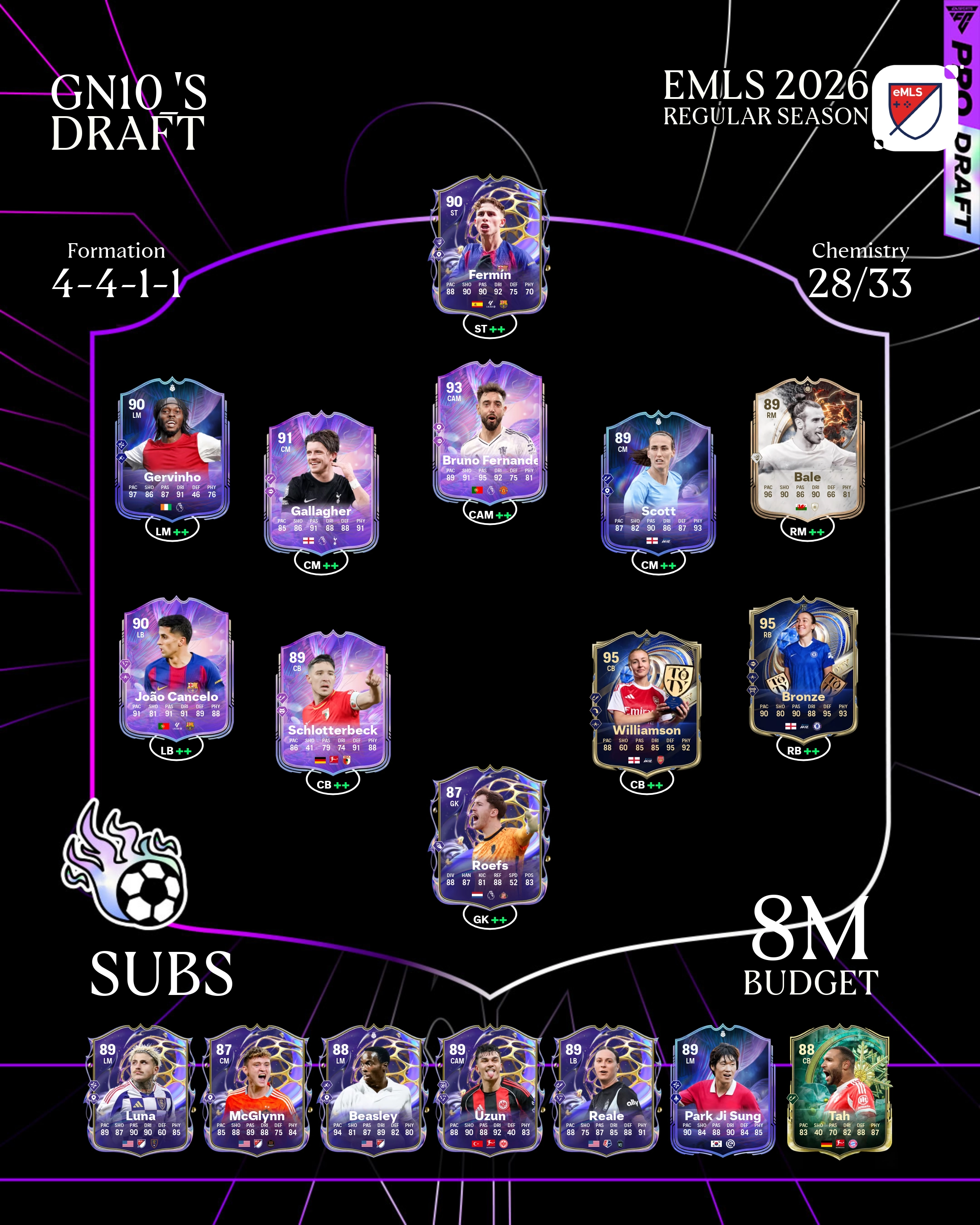Select Schlotterbeck's CB card
This screenshot has height=1225, width=980.
[x=333, y=702]
